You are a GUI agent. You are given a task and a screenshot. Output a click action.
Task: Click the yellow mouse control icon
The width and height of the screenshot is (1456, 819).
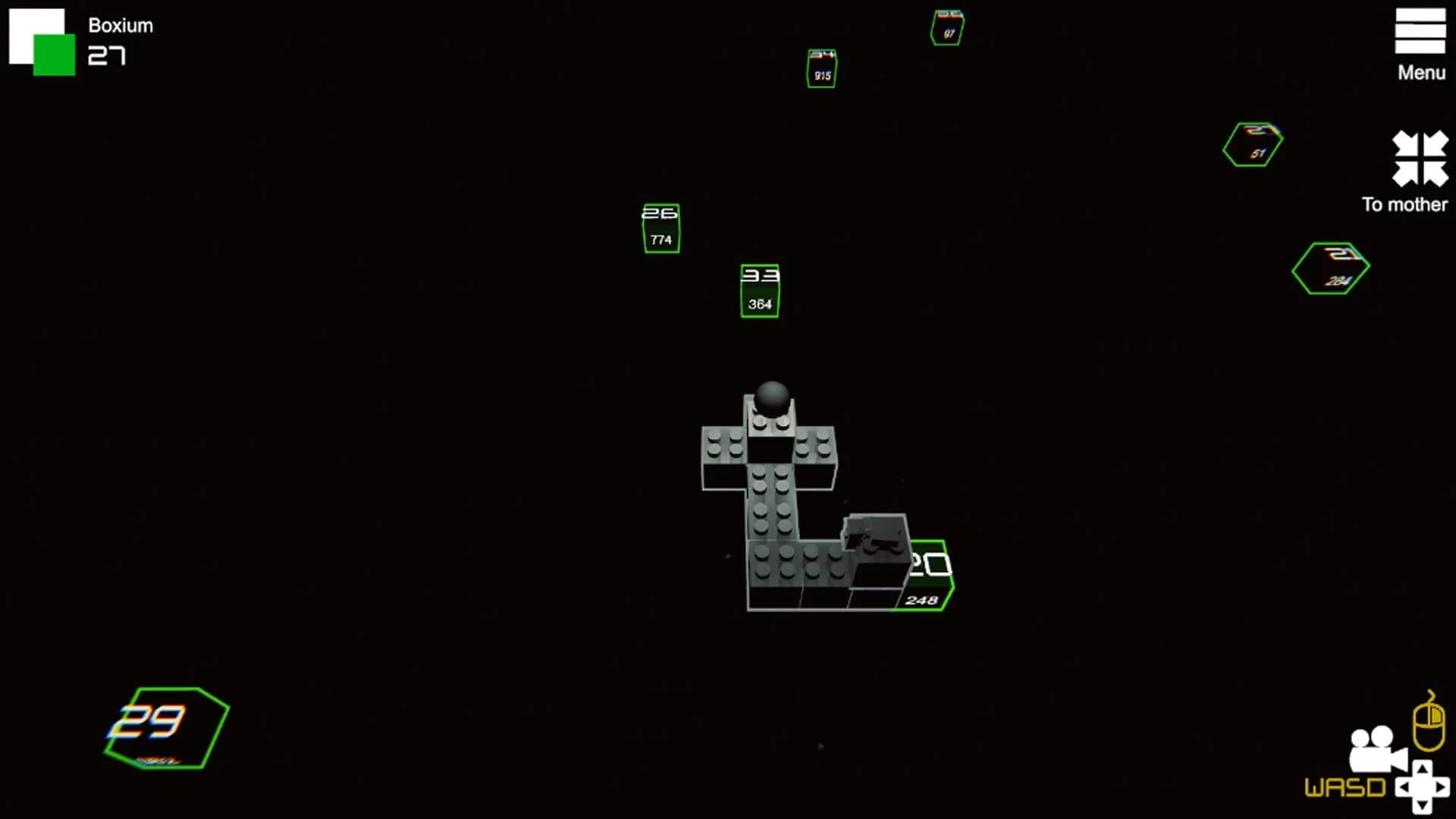click(1429, 720)
